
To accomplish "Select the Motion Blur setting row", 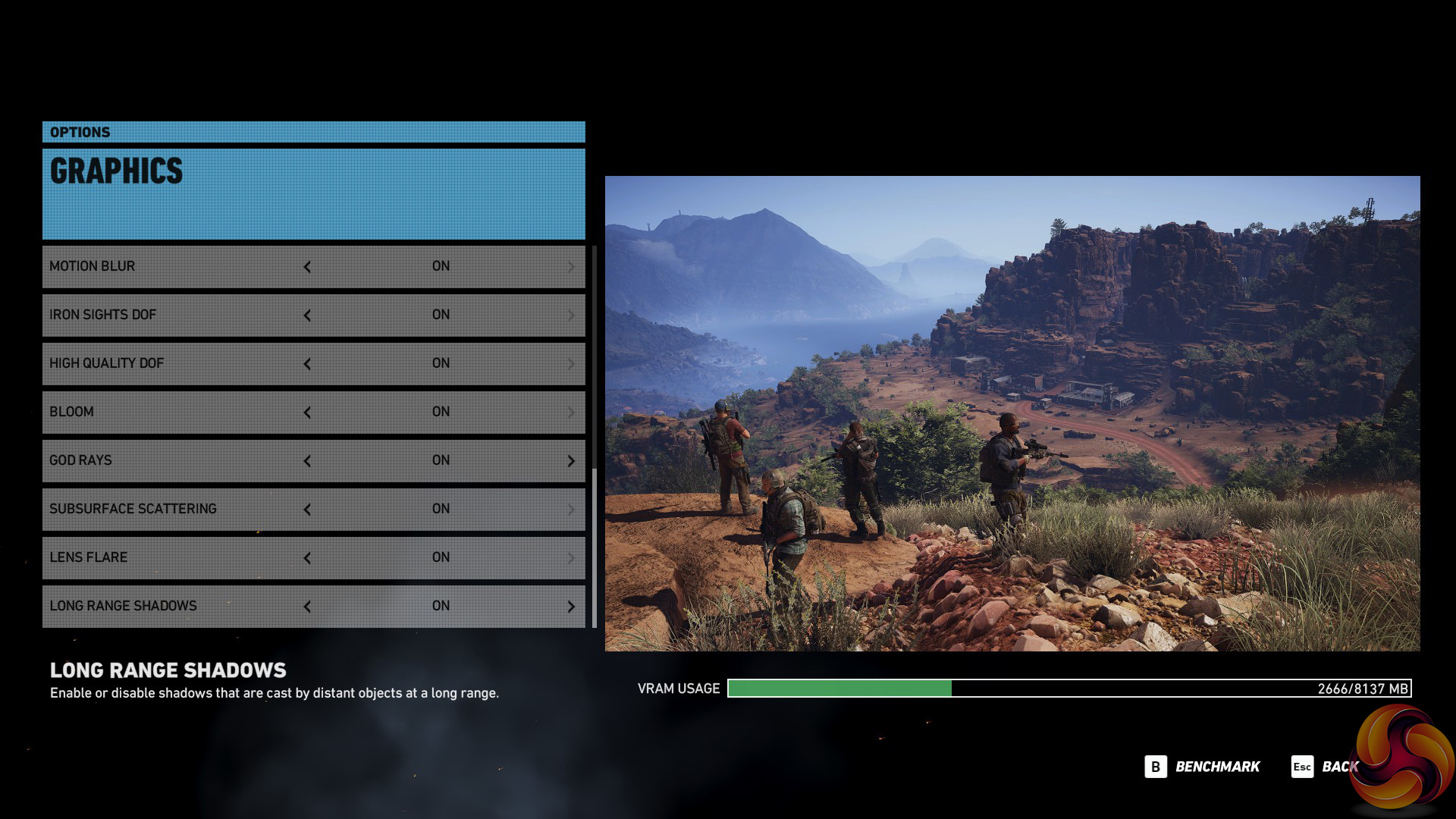I will (93, 266).
